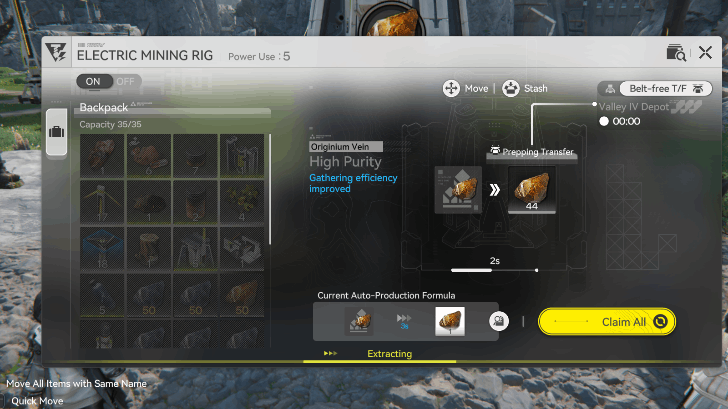Open the storage search icon
Image resolution: width=728 pixels, height=409 pixels.
673,53
